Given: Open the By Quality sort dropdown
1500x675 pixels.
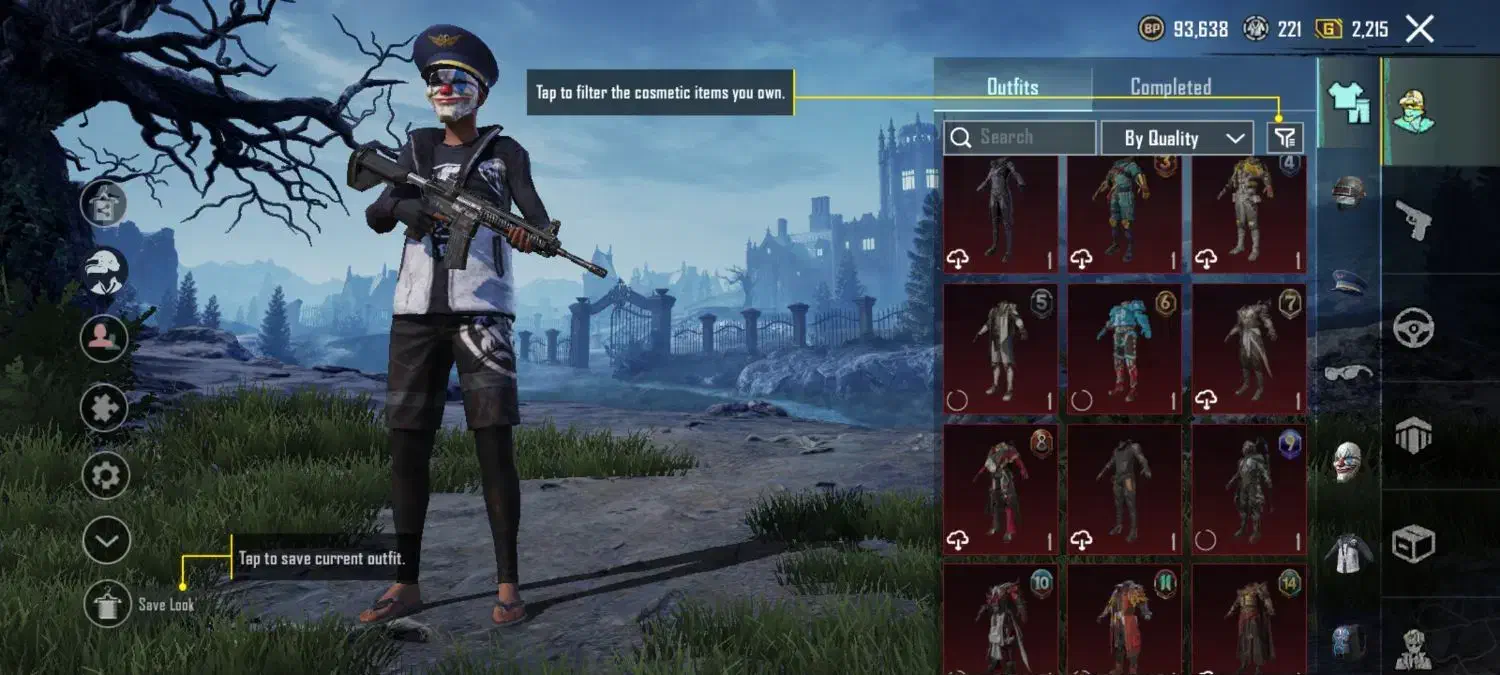Looking at the screenshot, I should tap(1177, 139).
